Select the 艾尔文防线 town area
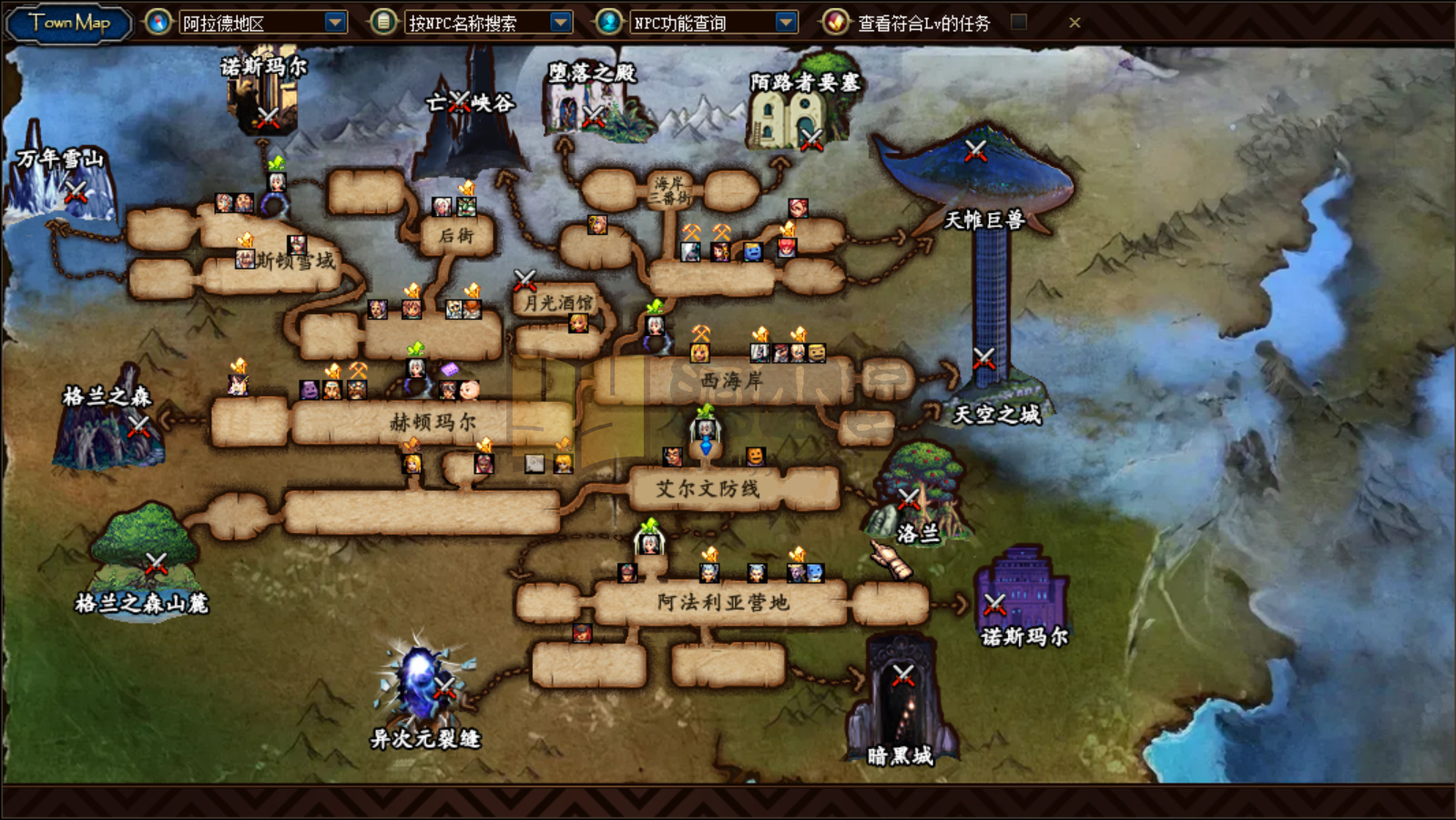1456x820 pixels. 708,489
